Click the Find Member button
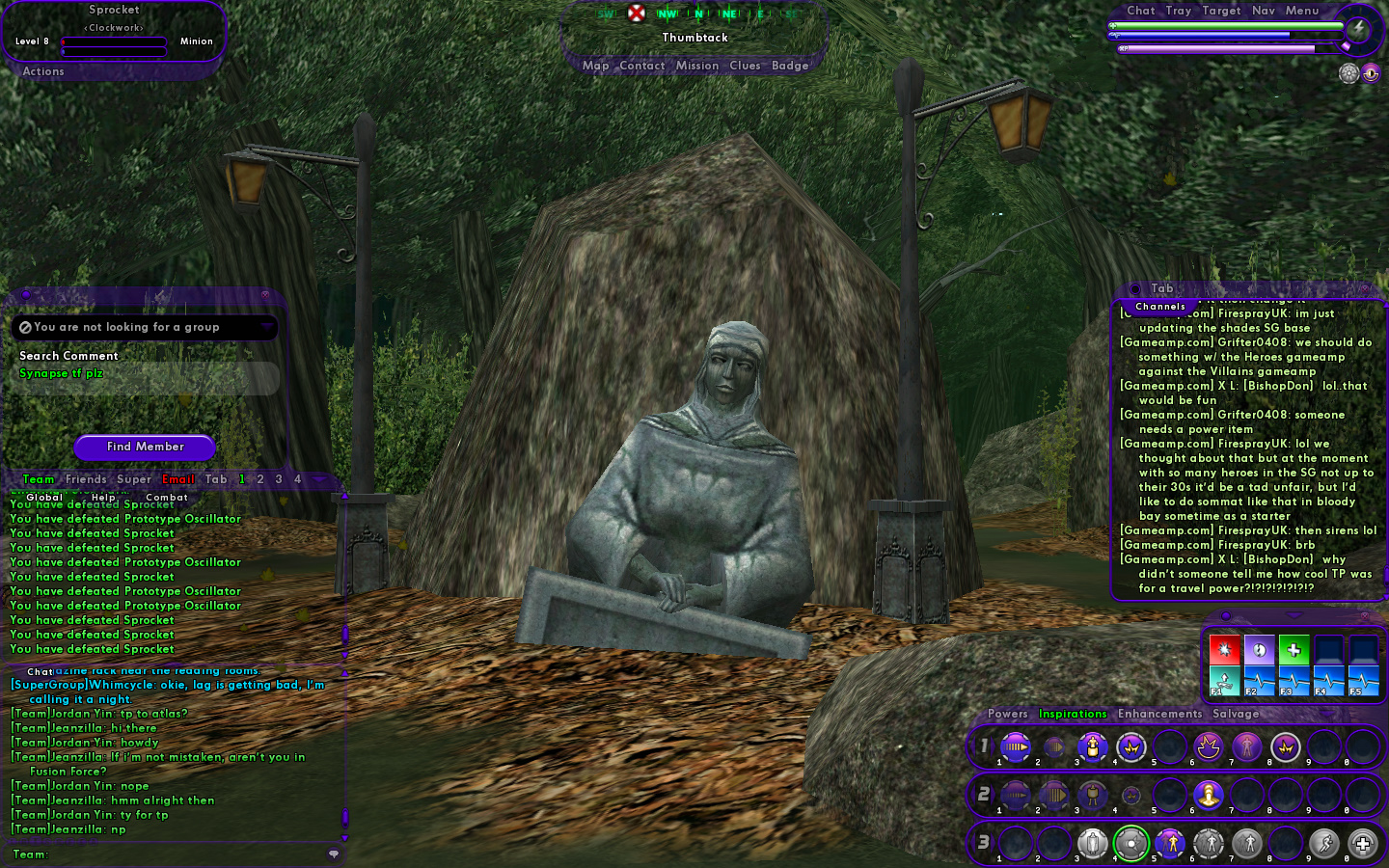Screen dimensions: 1389x868 point(145,447)
